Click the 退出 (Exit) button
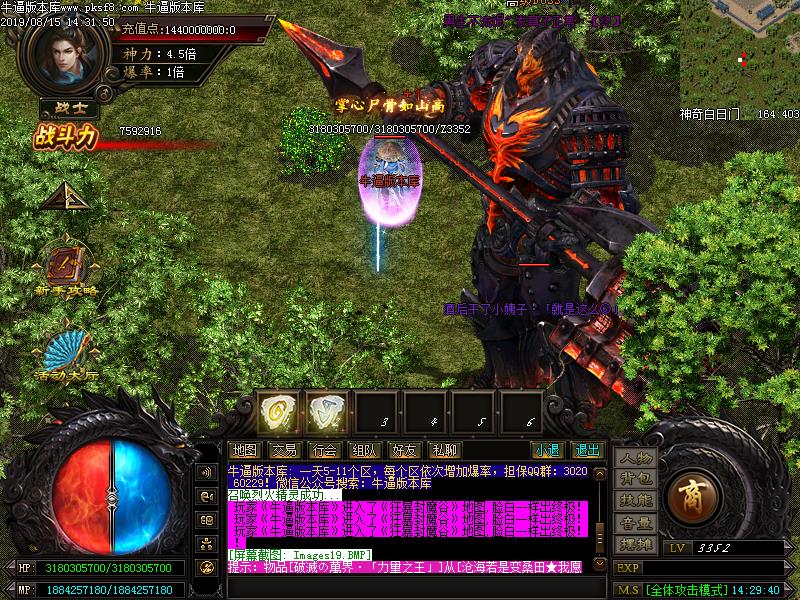The height and width of the screenshot is (600, 800). click(x=587, y=450)
